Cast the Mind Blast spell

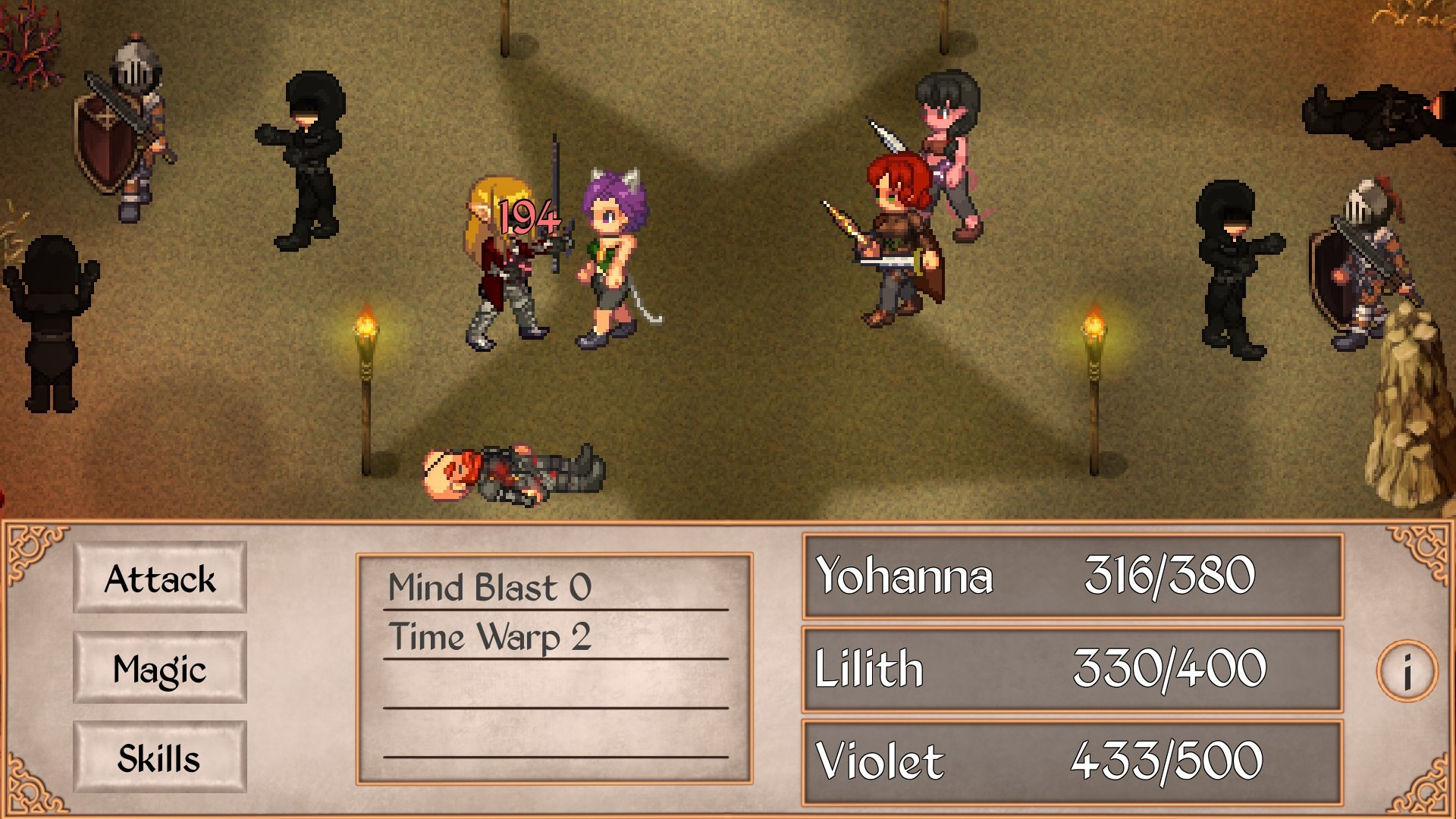tap(490, 587)
